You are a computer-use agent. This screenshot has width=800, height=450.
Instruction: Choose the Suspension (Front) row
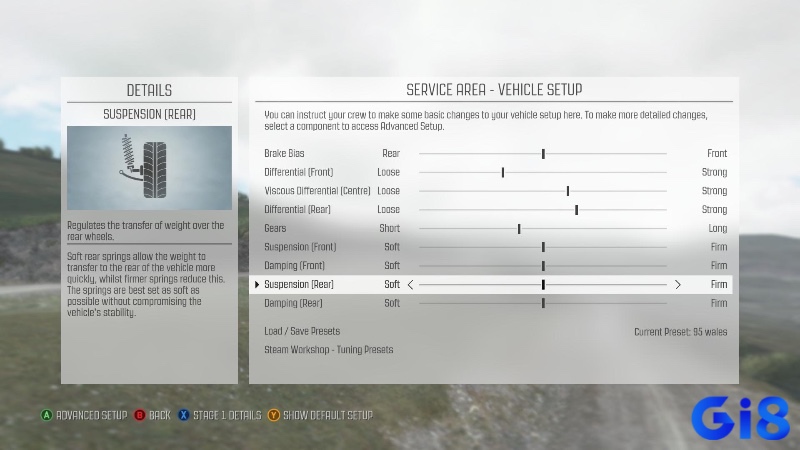point(300,247)
